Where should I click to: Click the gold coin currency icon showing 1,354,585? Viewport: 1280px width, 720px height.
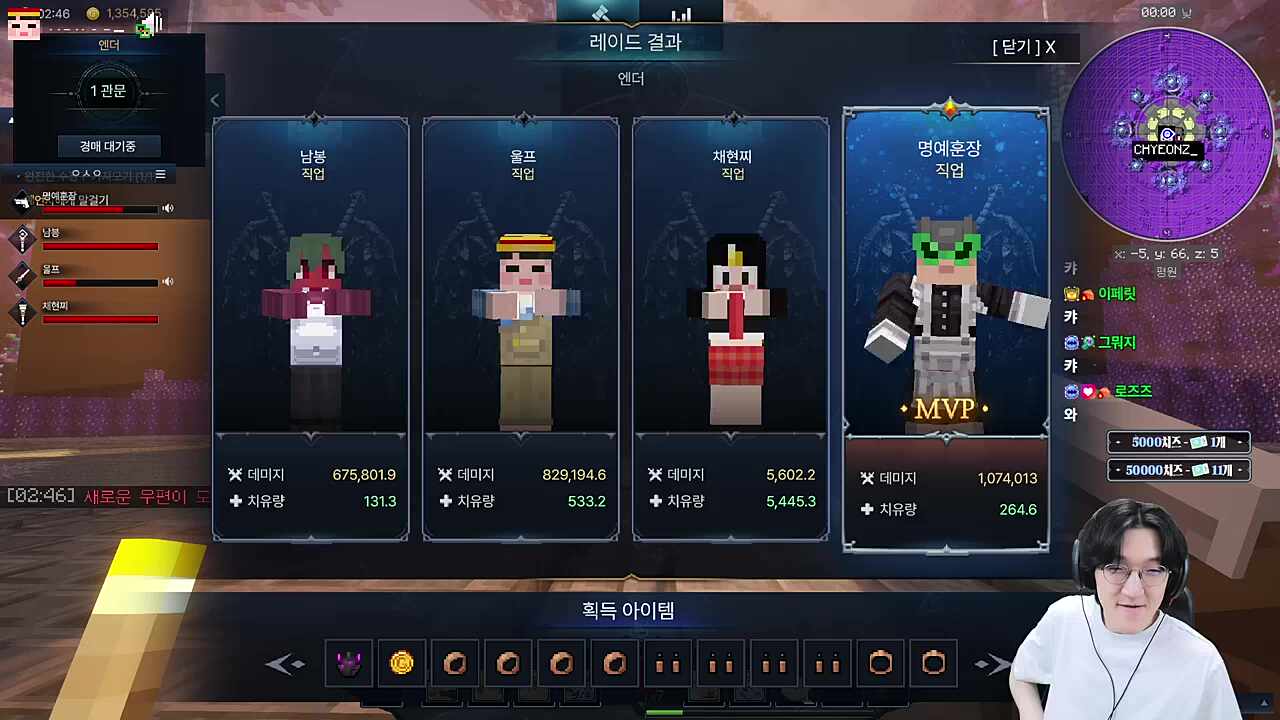[92, 14]
